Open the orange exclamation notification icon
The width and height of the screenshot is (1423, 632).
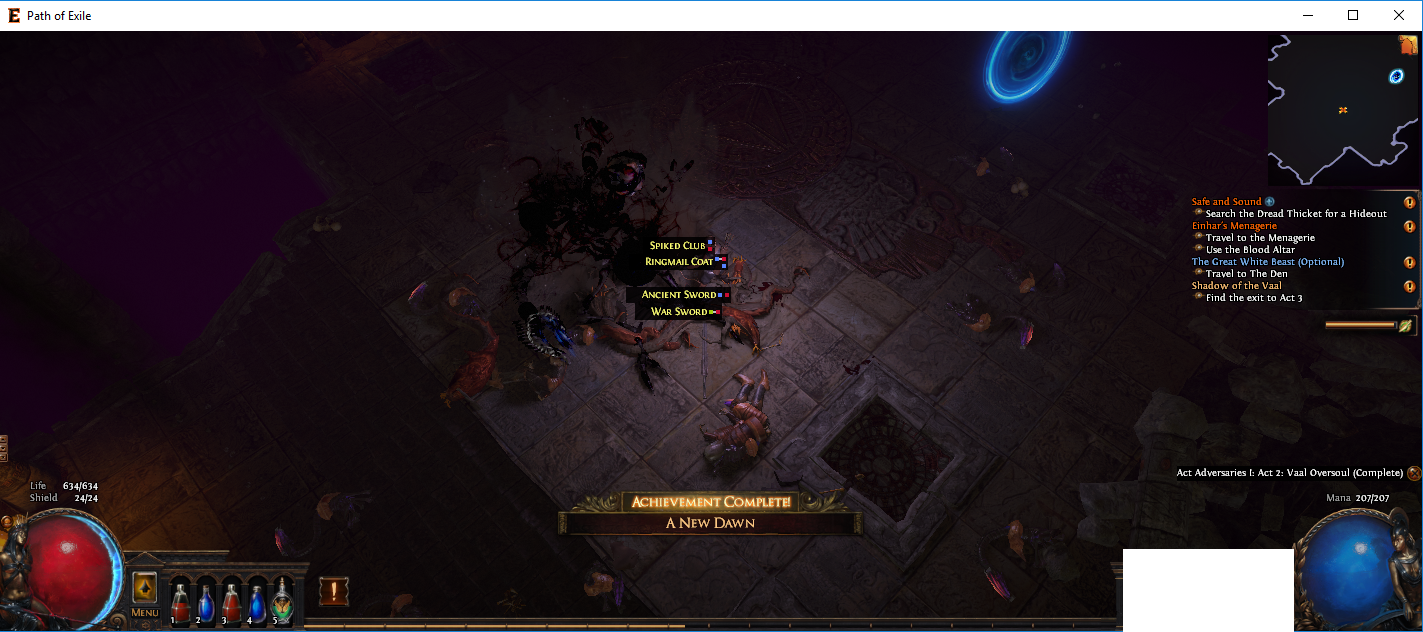pyautogui.click(x=334, y=591)
